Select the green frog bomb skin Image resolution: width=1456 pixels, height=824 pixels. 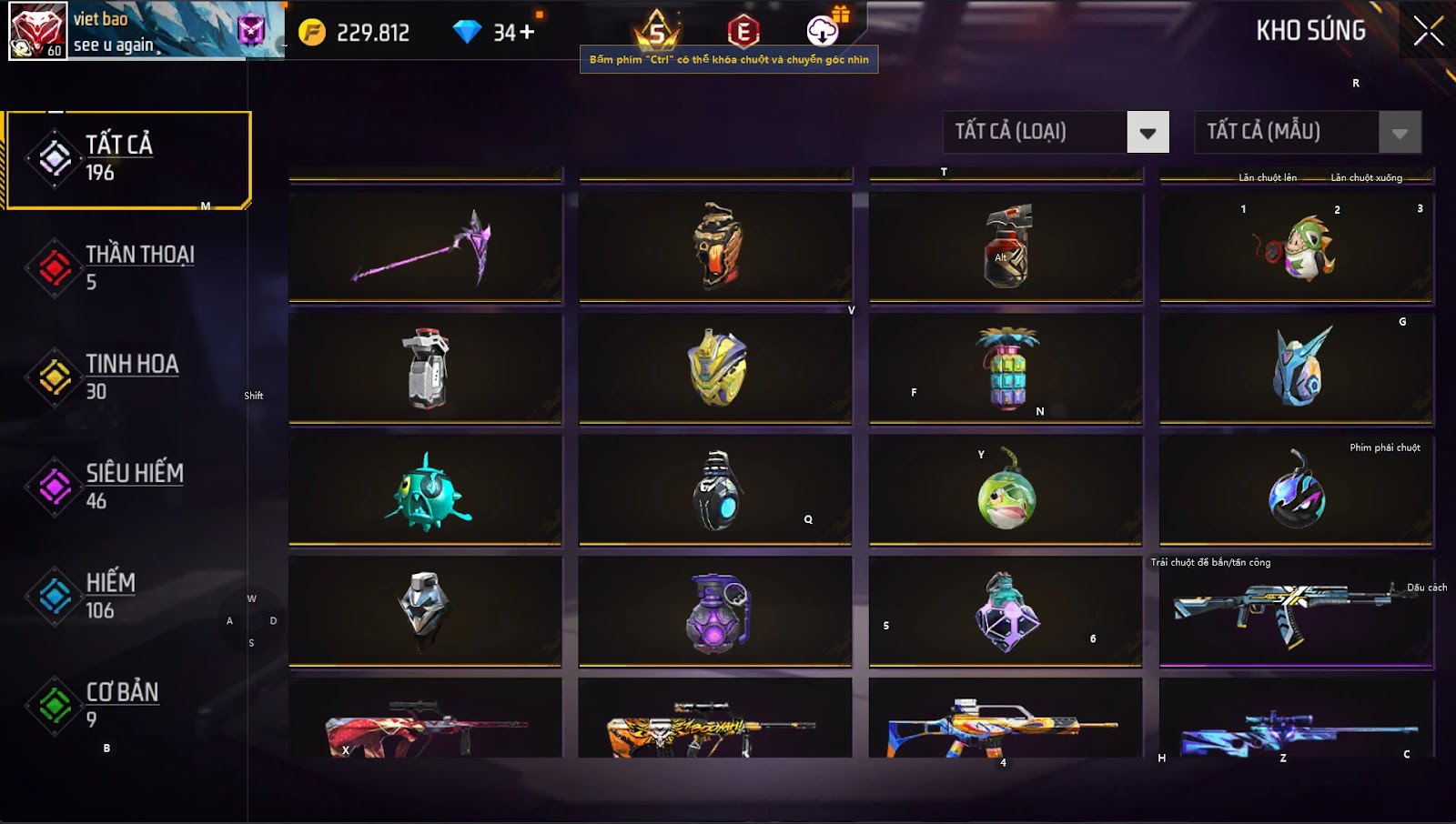1006,491
